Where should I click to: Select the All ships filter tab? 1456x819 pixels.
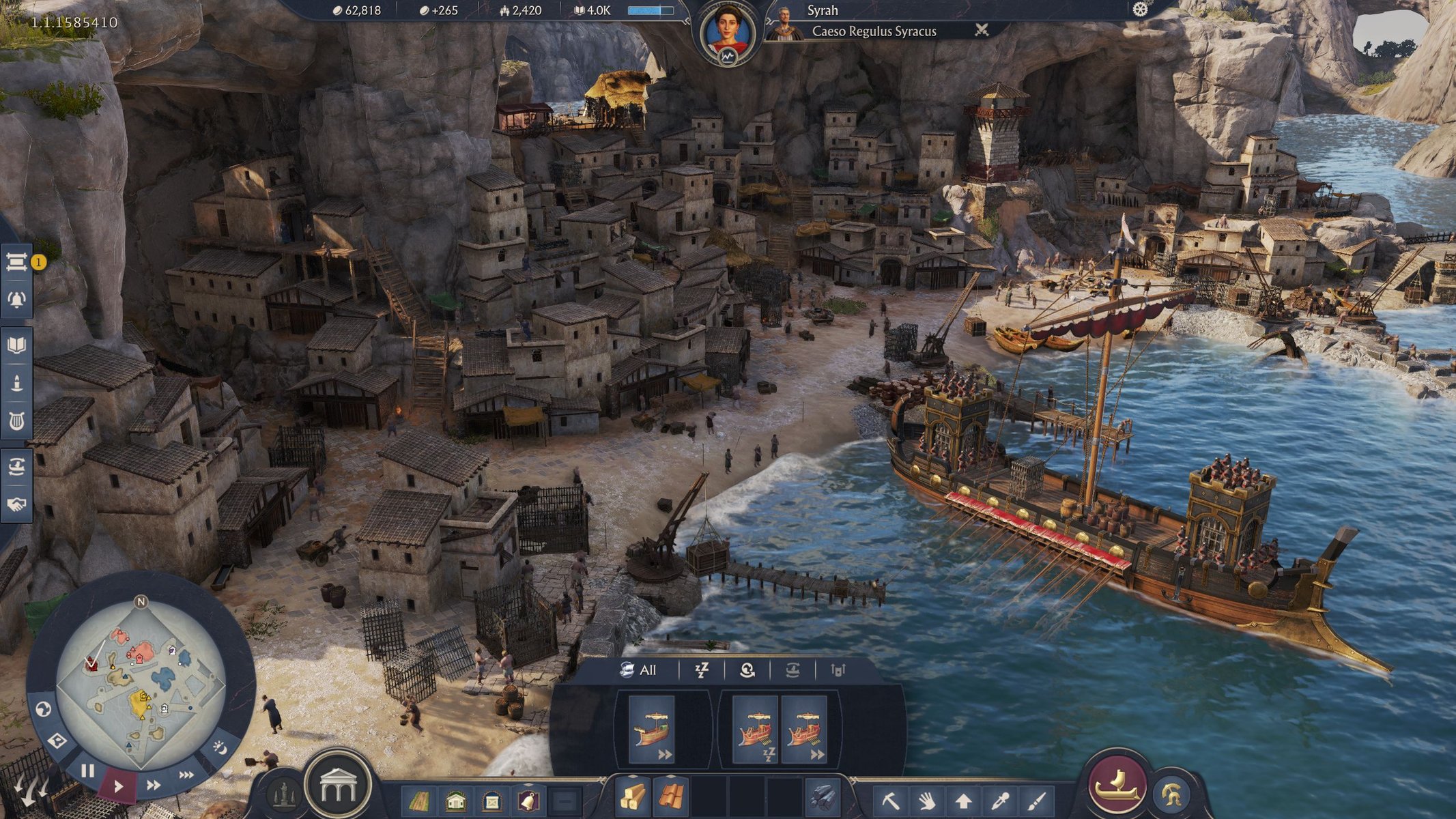tap(638, 670)
